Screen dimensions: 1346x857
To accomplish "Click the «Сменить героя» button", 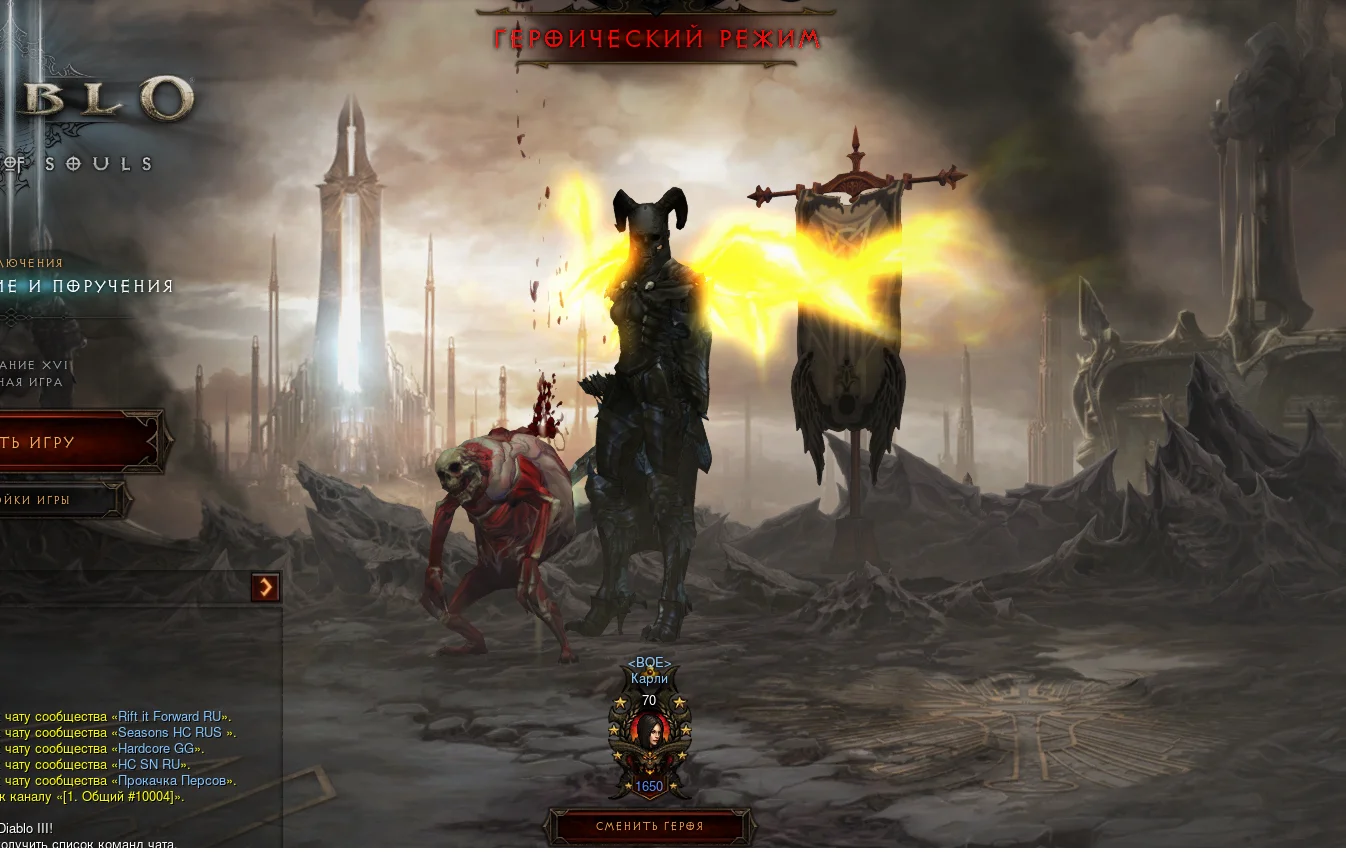I will (650, 826).
